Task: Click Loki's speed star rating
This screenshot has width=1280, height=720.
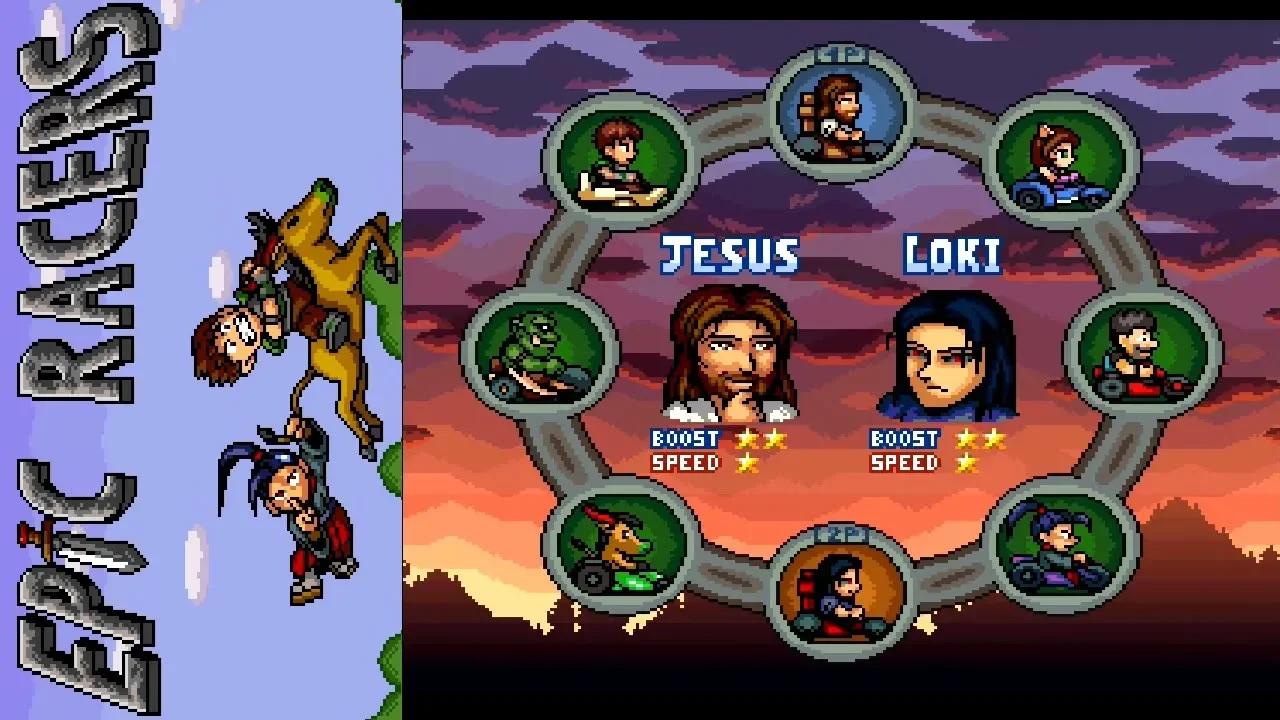Action: click(x=966, y=462)
